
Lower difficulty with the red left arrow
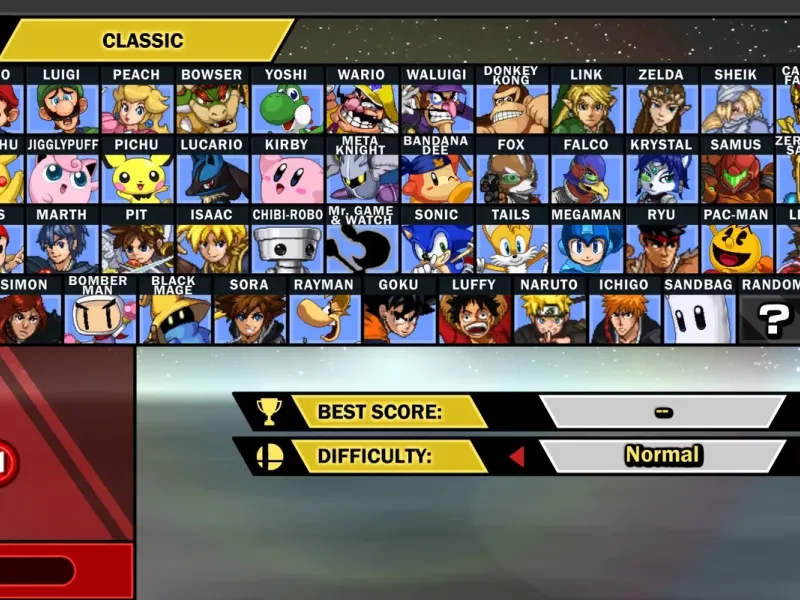click(x=517, y=457)
